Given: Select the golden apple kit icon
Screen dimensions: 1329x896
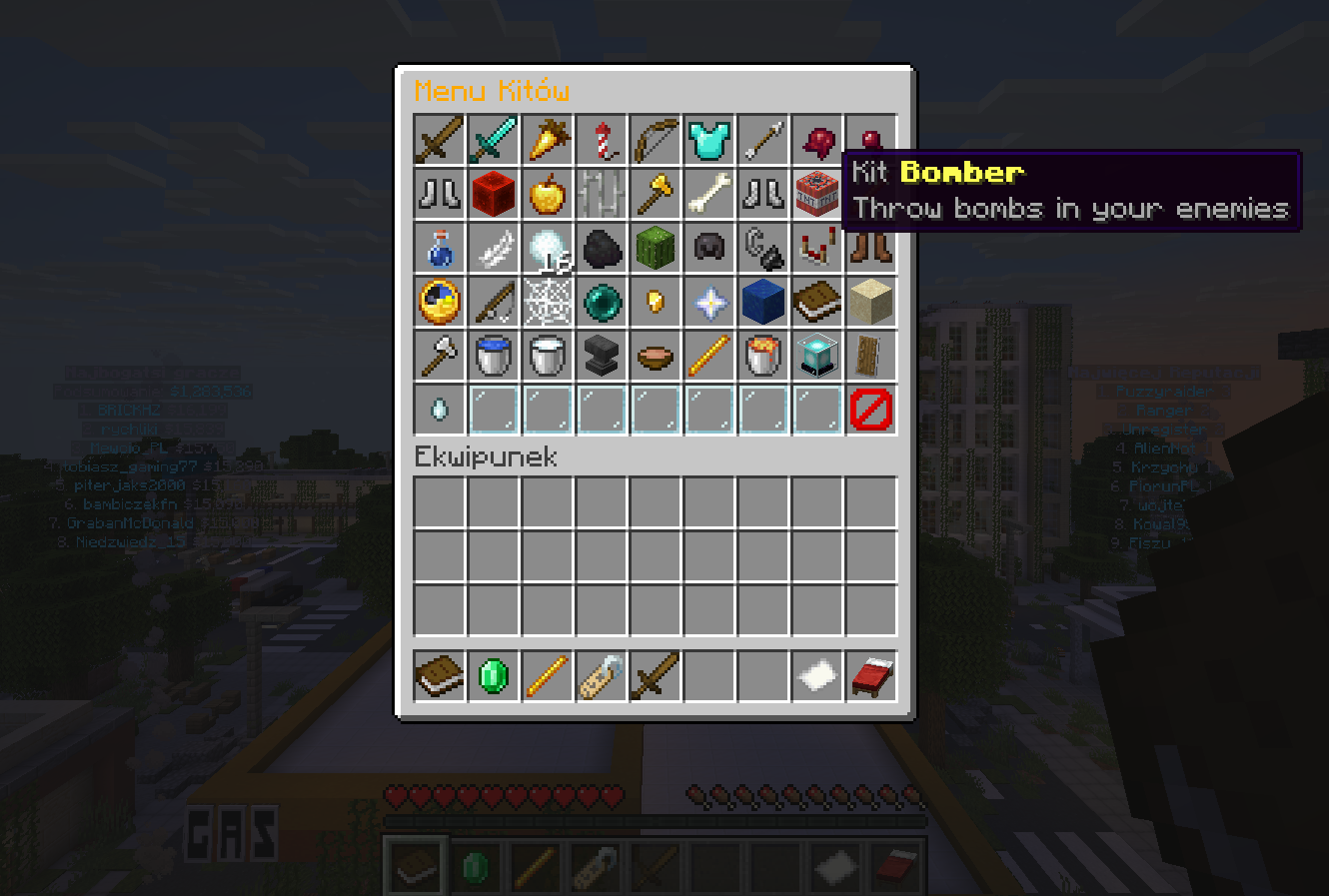Looking at the screenshot, I should click(x=548, y=194).
